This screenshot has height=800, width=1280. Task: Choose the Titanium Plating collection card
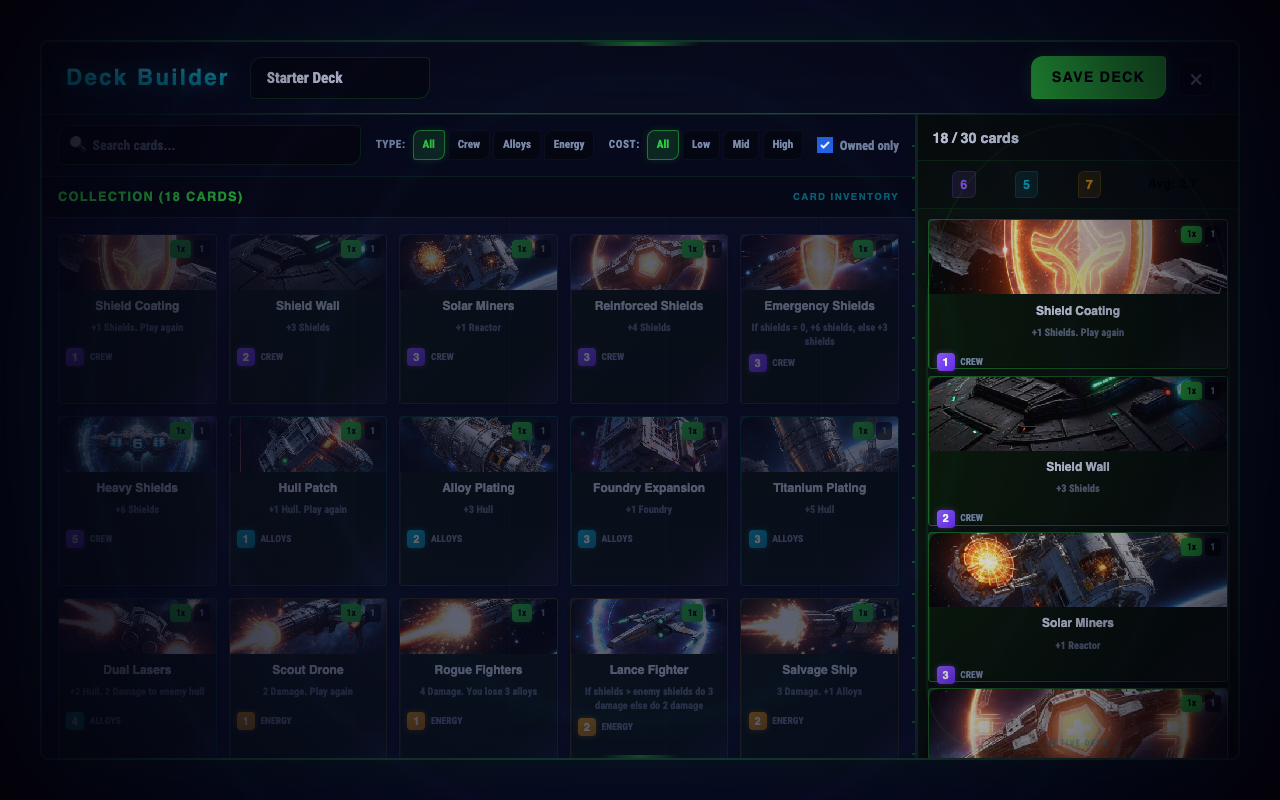click(x=819, y=500)
